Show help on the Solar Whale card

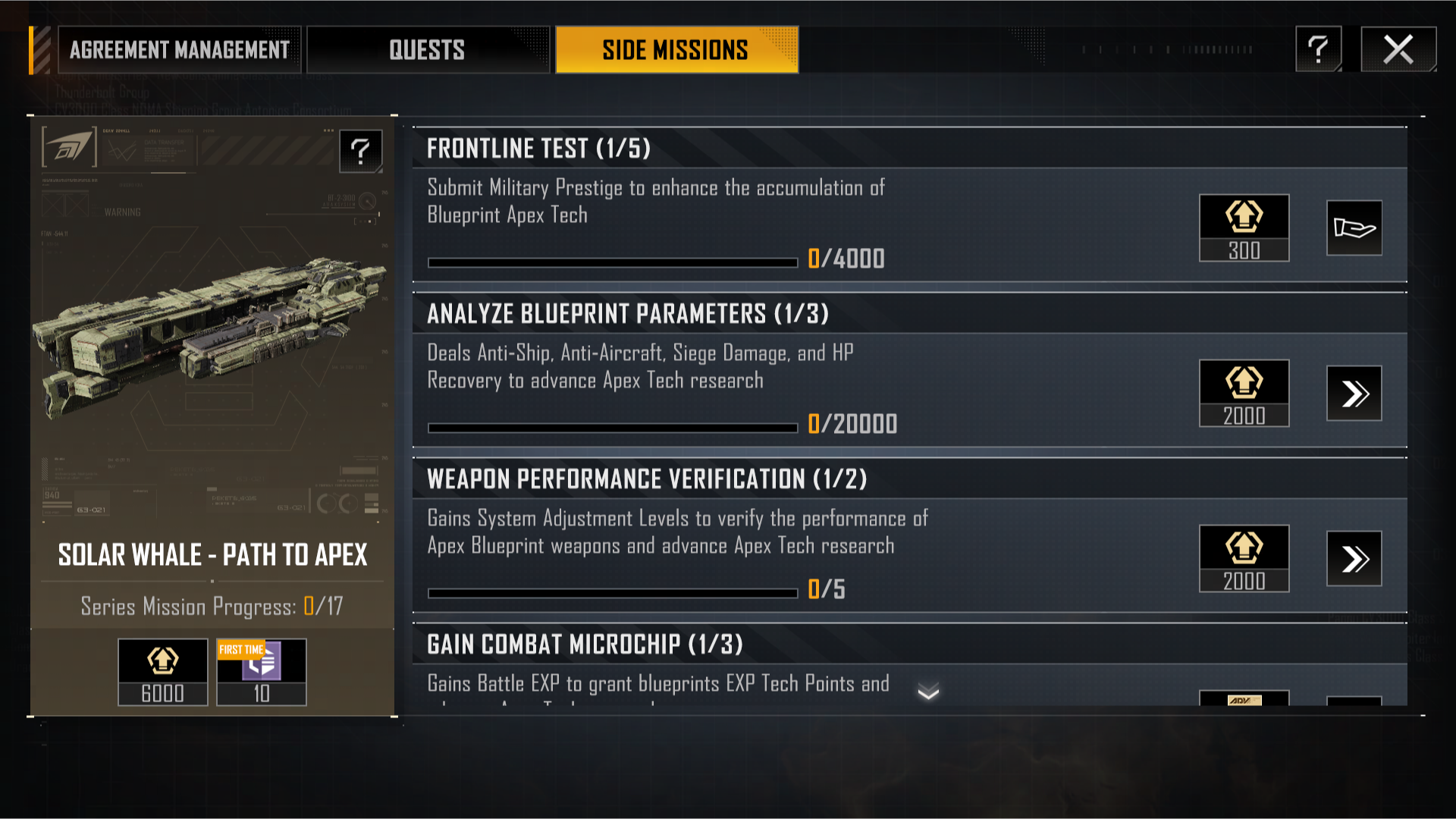coord(360,151)
